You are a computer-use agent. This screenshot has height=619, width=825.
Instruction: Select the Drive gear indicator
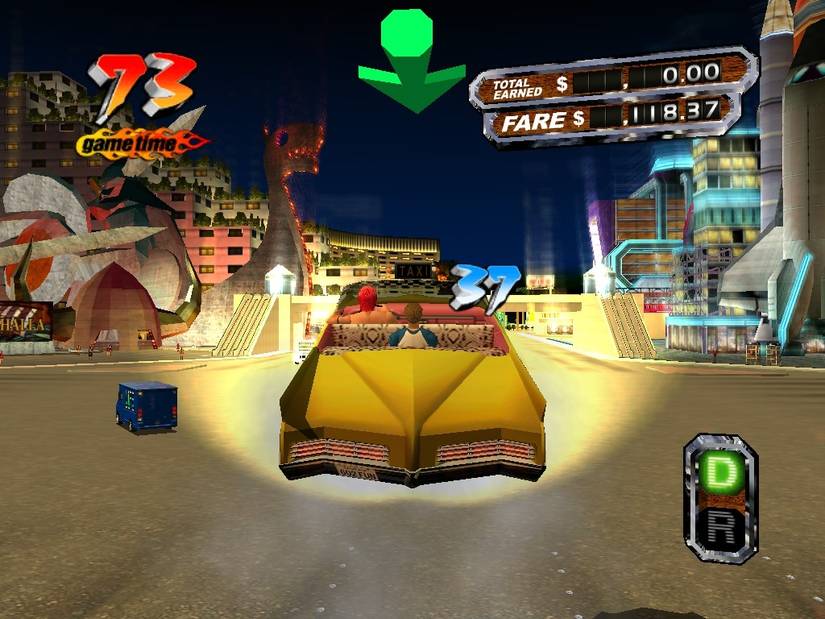(719, 474)
